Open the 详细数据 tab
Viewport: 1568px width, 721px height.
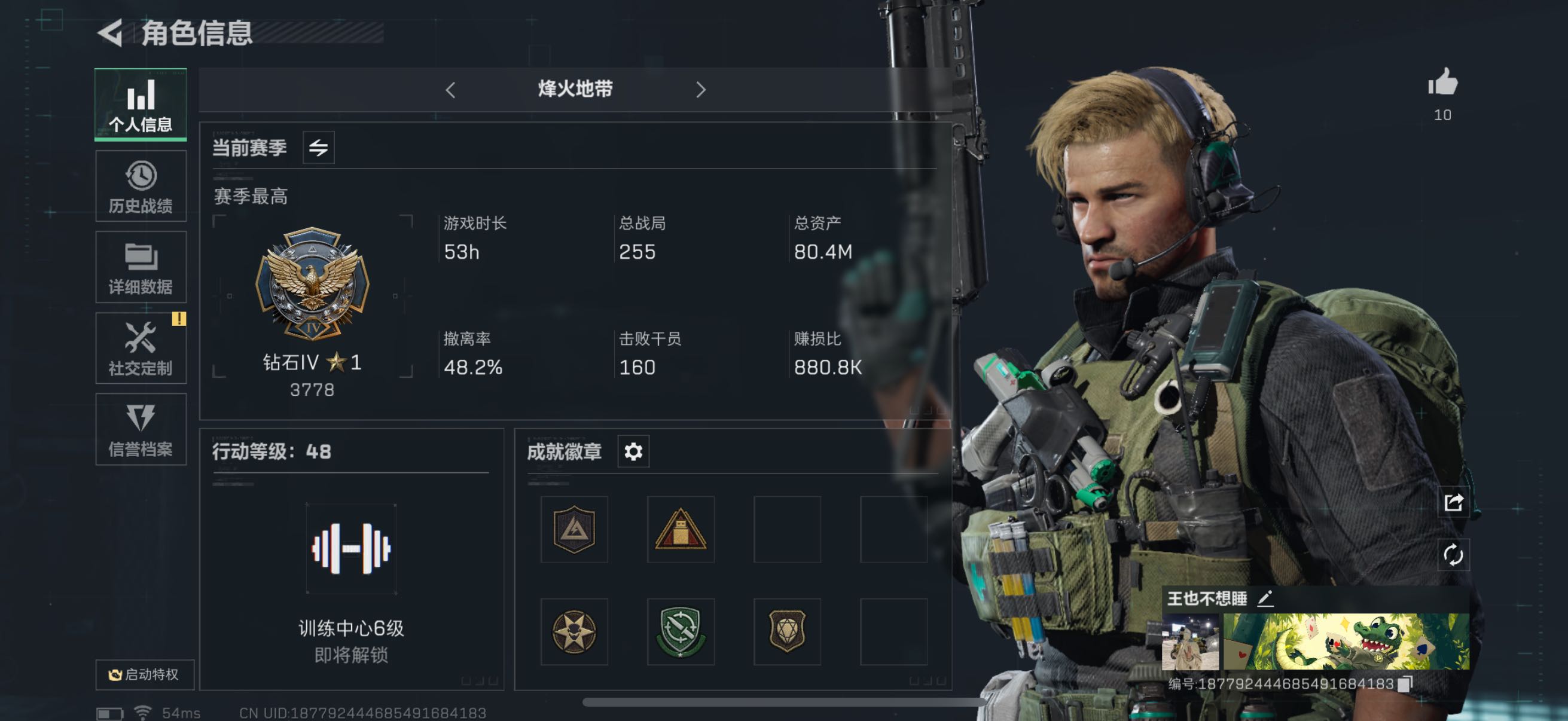pos(141,268)
